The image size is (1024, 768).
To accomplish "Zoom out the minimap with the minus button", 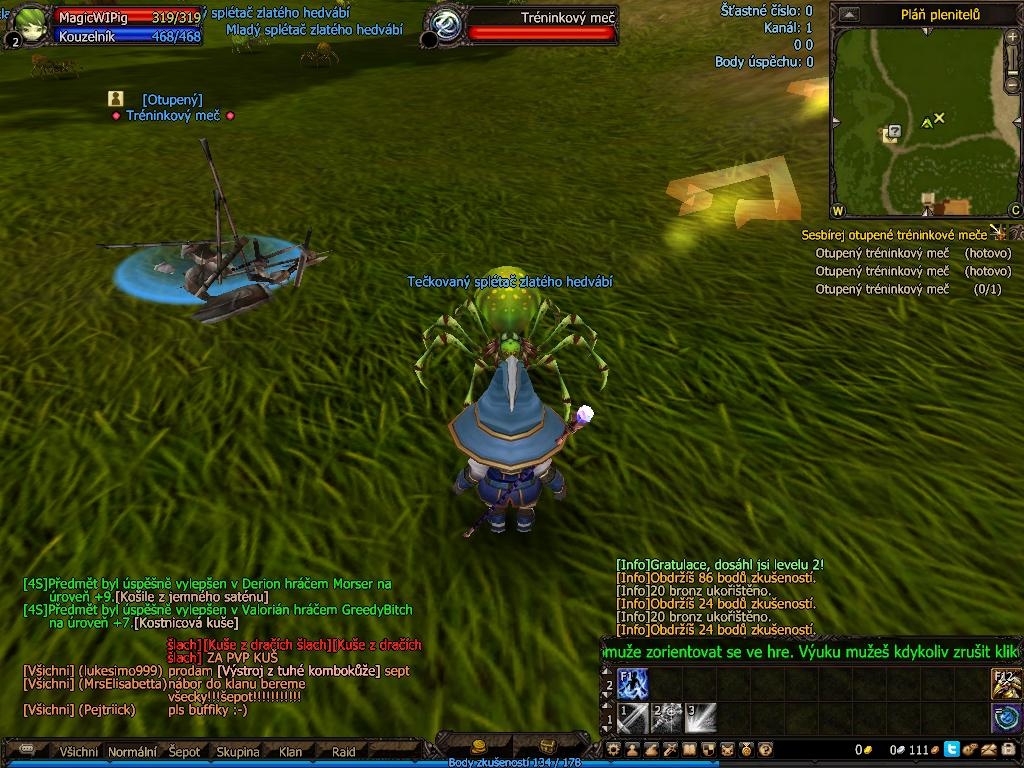I will (x=1014, y=86).
